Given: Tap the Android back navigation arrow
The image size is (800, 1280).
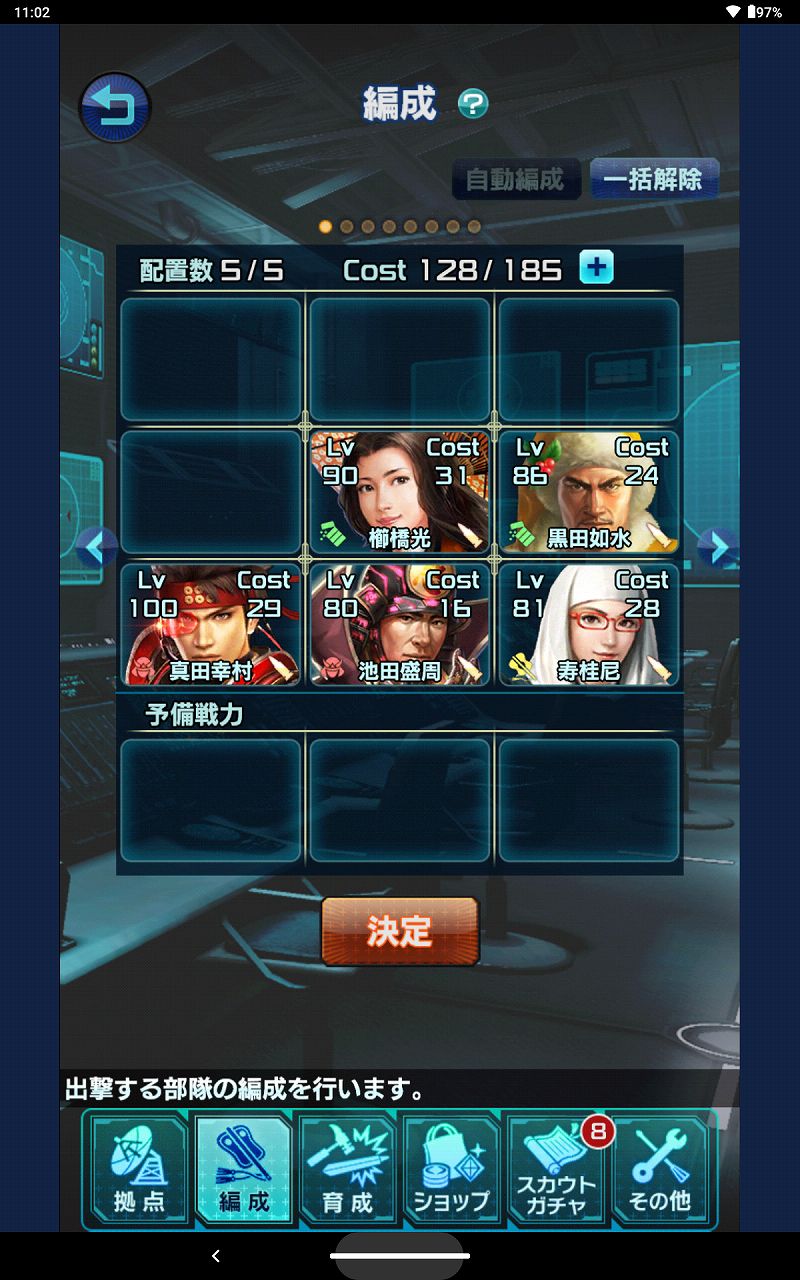Looking at the screenshot, I should click(216, 1256).
